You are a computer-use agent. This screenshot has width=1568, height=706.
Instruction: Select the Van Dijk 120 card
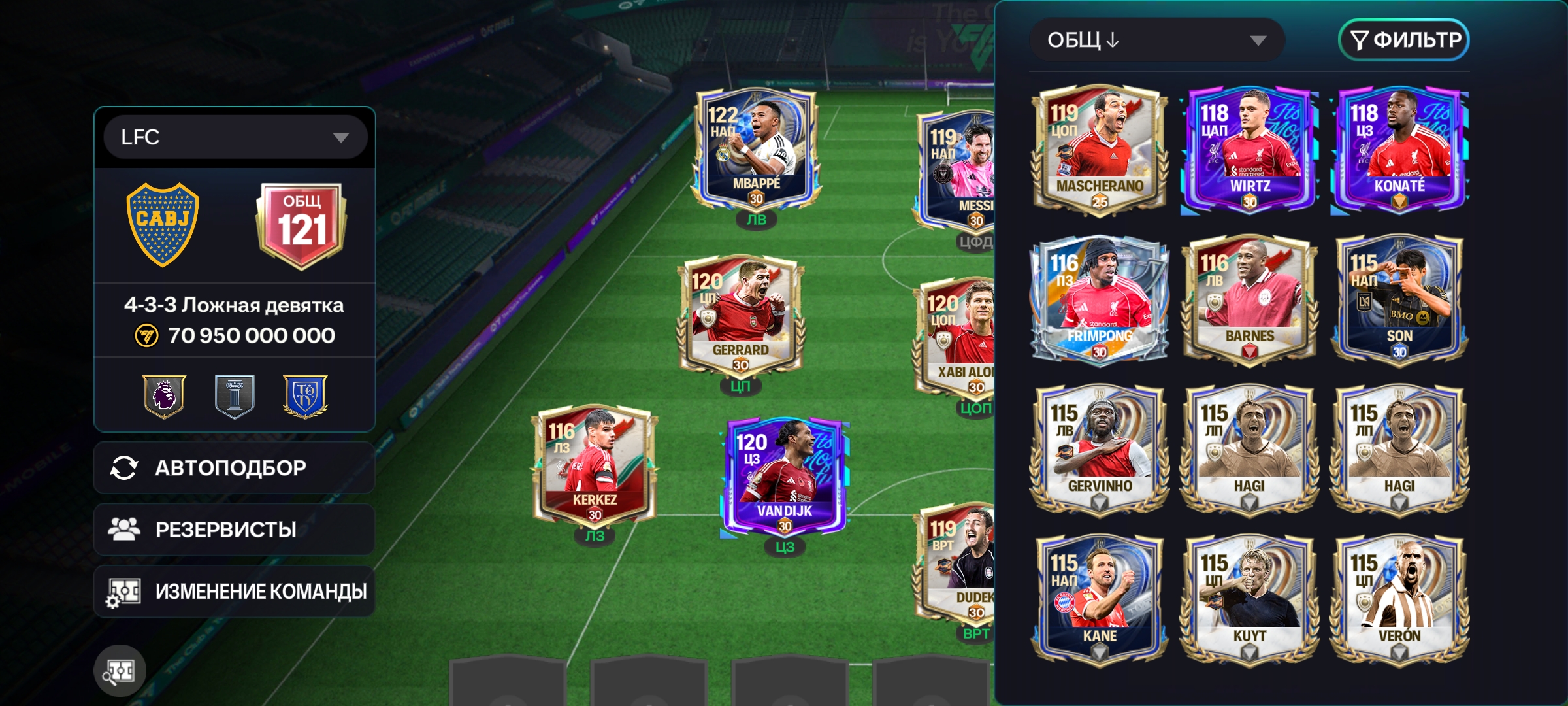pos(785,477)
